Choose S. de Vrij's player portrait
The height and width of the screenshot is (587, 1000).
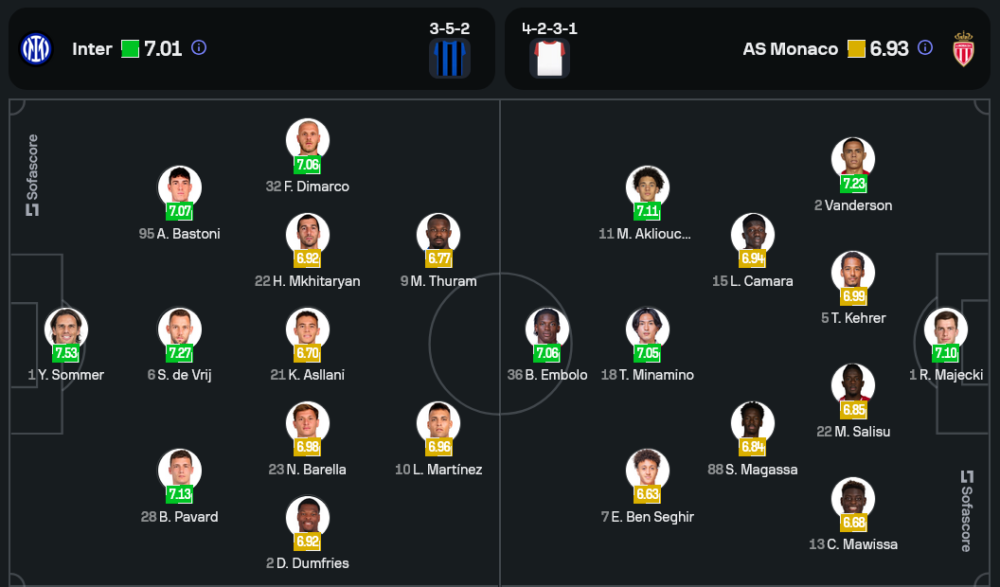tap(180, 330)
